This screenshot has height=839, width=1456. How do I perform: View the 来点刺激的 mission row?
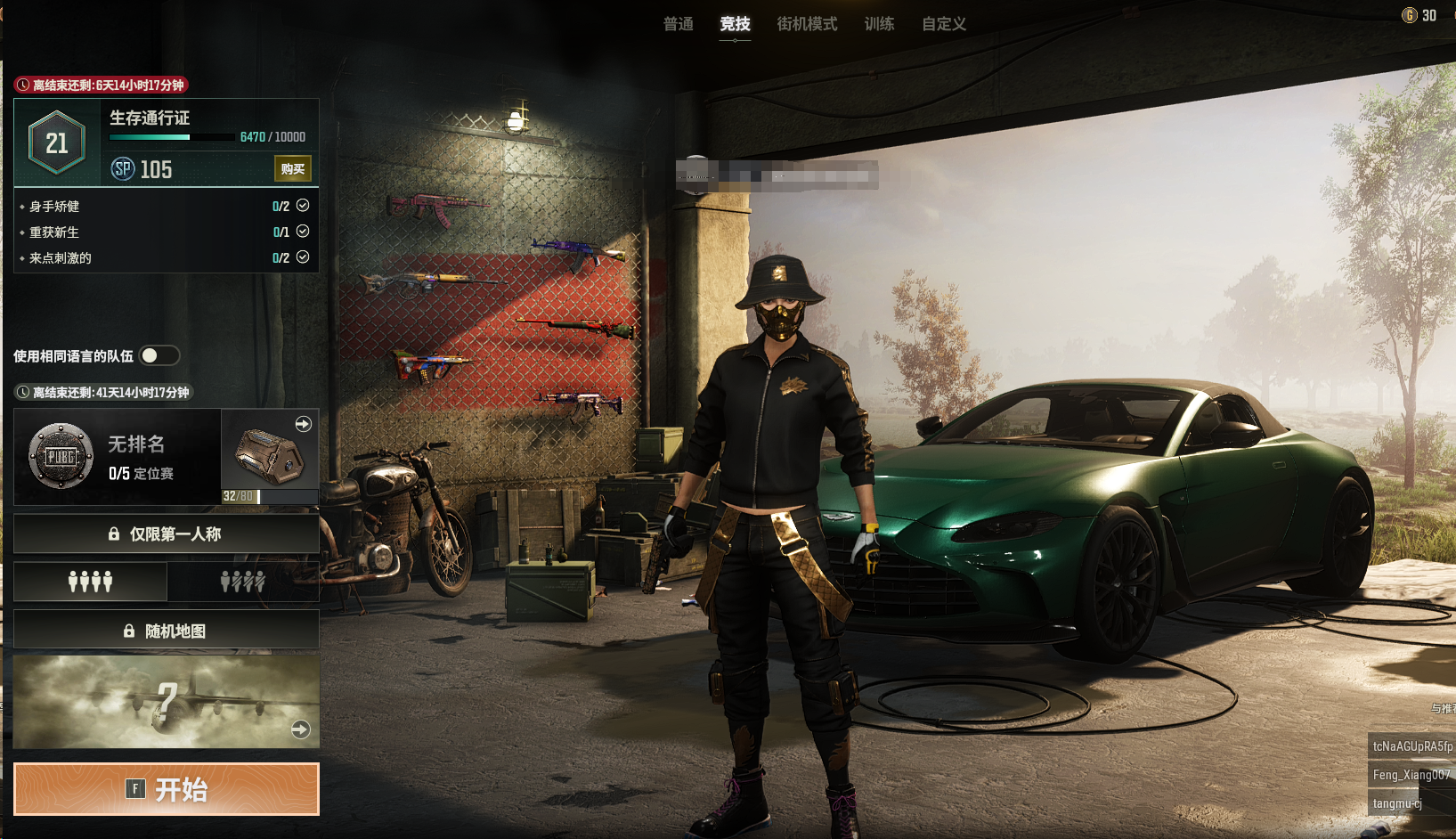(x=166, y=257)
